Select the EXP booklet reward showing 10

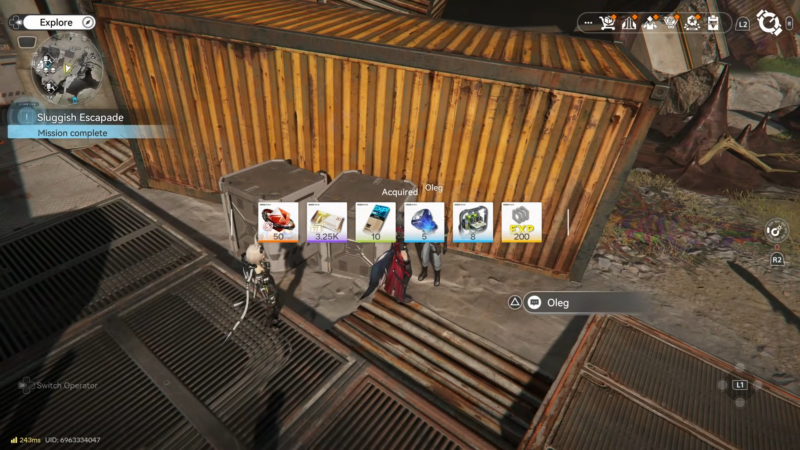[x=375, y=222]
